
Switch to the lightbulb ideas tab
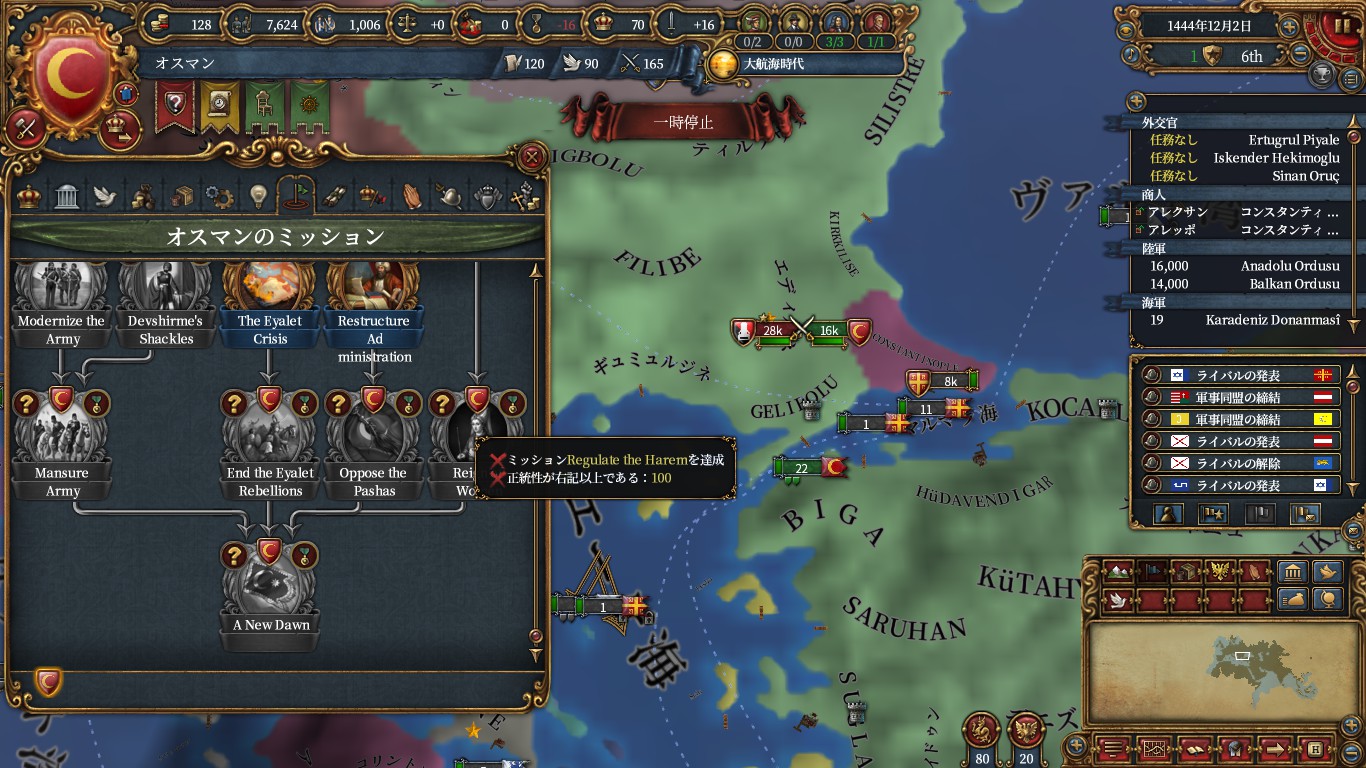[x=258, y=195]
